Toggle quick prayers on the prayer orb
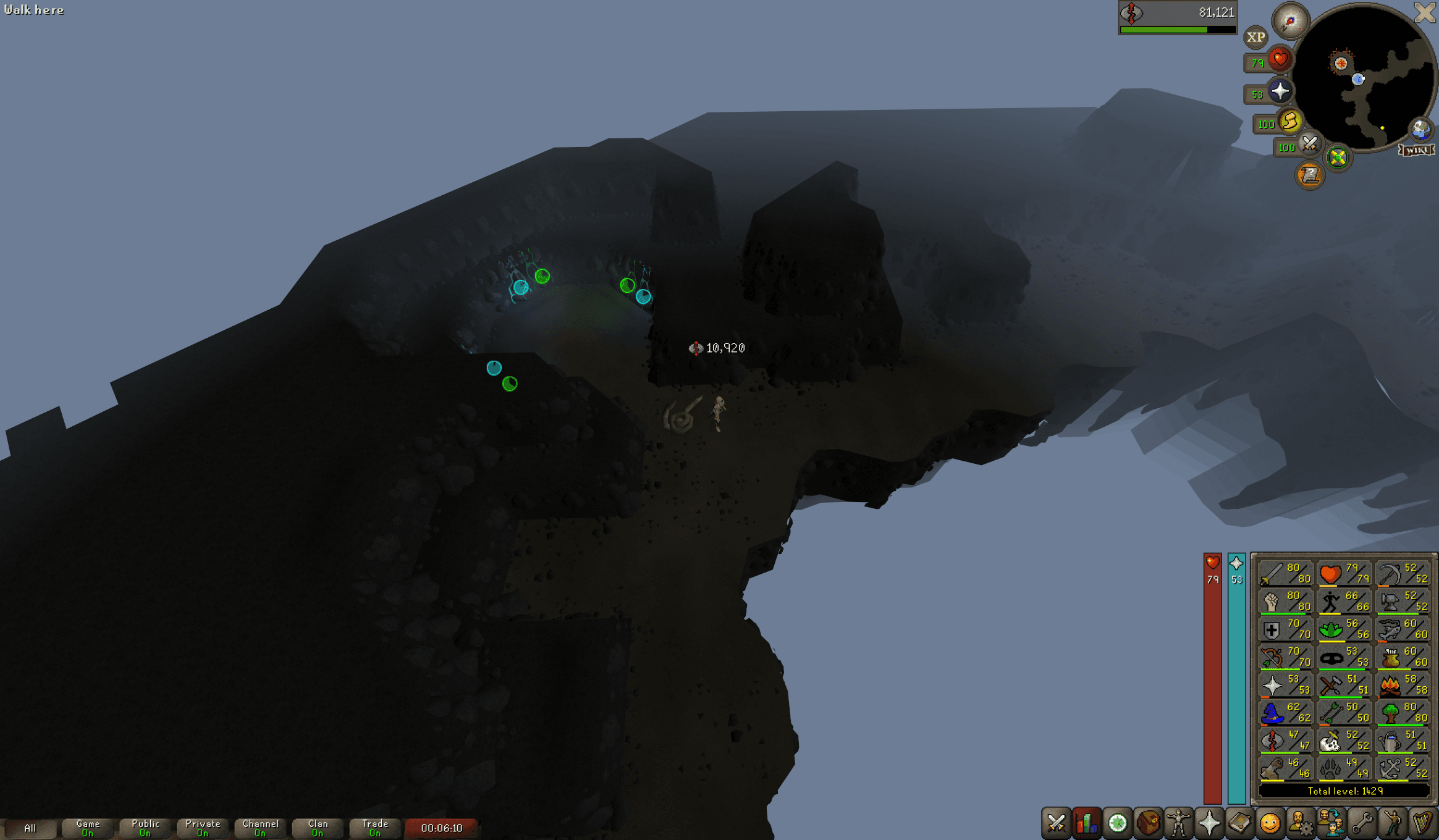1439x840 pixels. click(x=1280, y=91)
